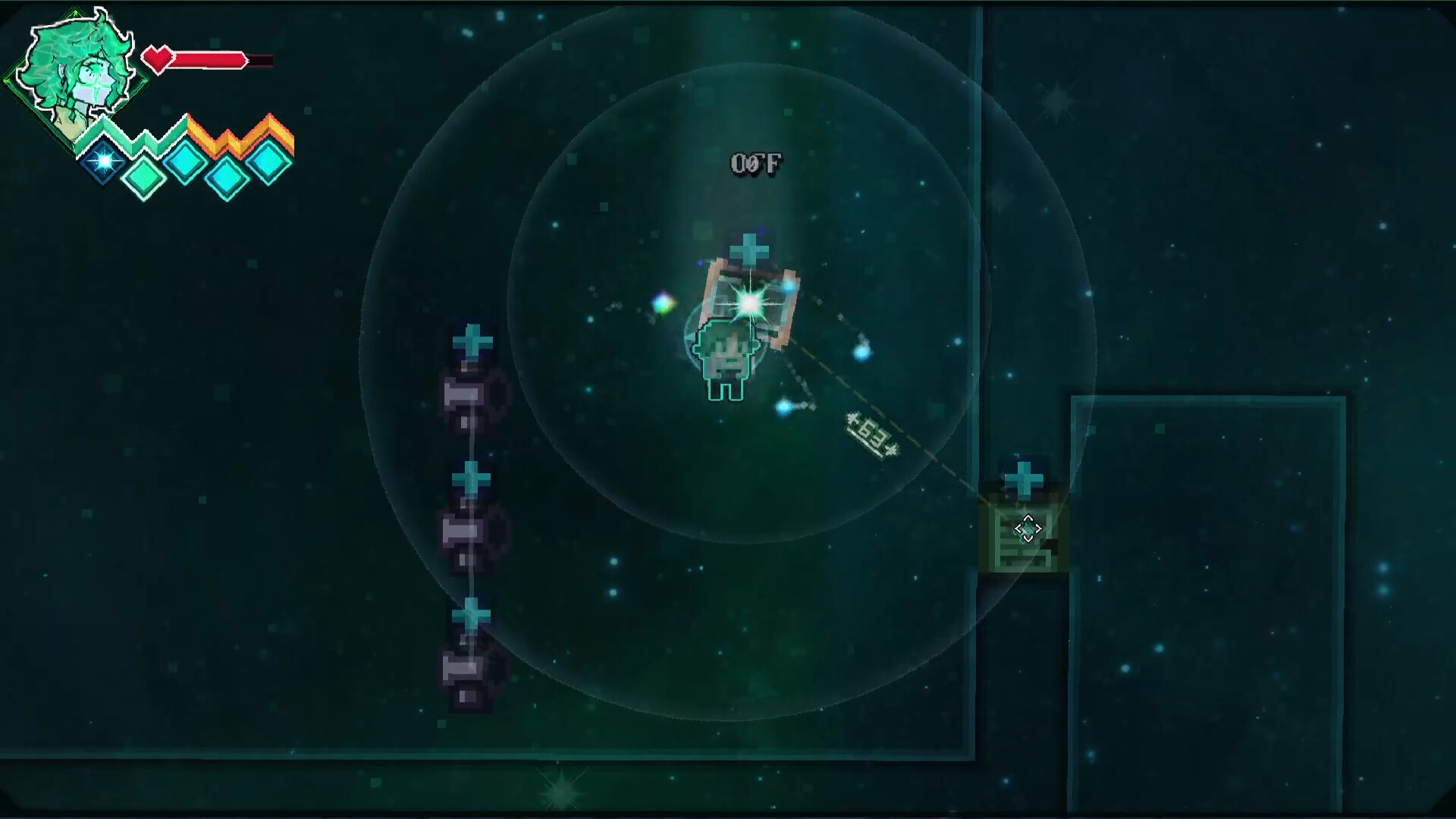Click the 00F temperature readout
Screen dimensions: 1456x819
coord(756,161)
